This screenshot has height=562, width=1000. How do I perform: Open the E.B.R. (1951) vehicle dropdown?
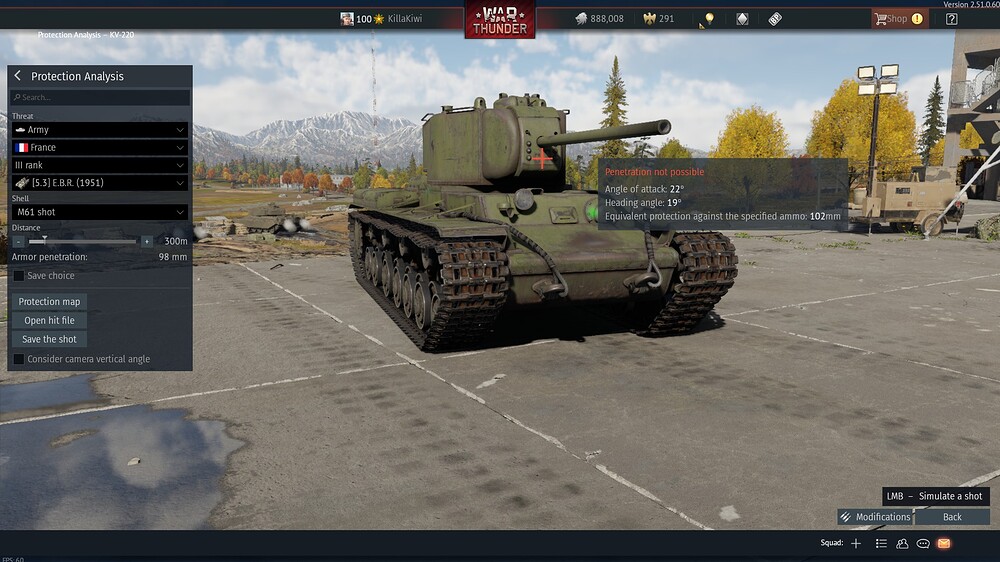[99, 183]
